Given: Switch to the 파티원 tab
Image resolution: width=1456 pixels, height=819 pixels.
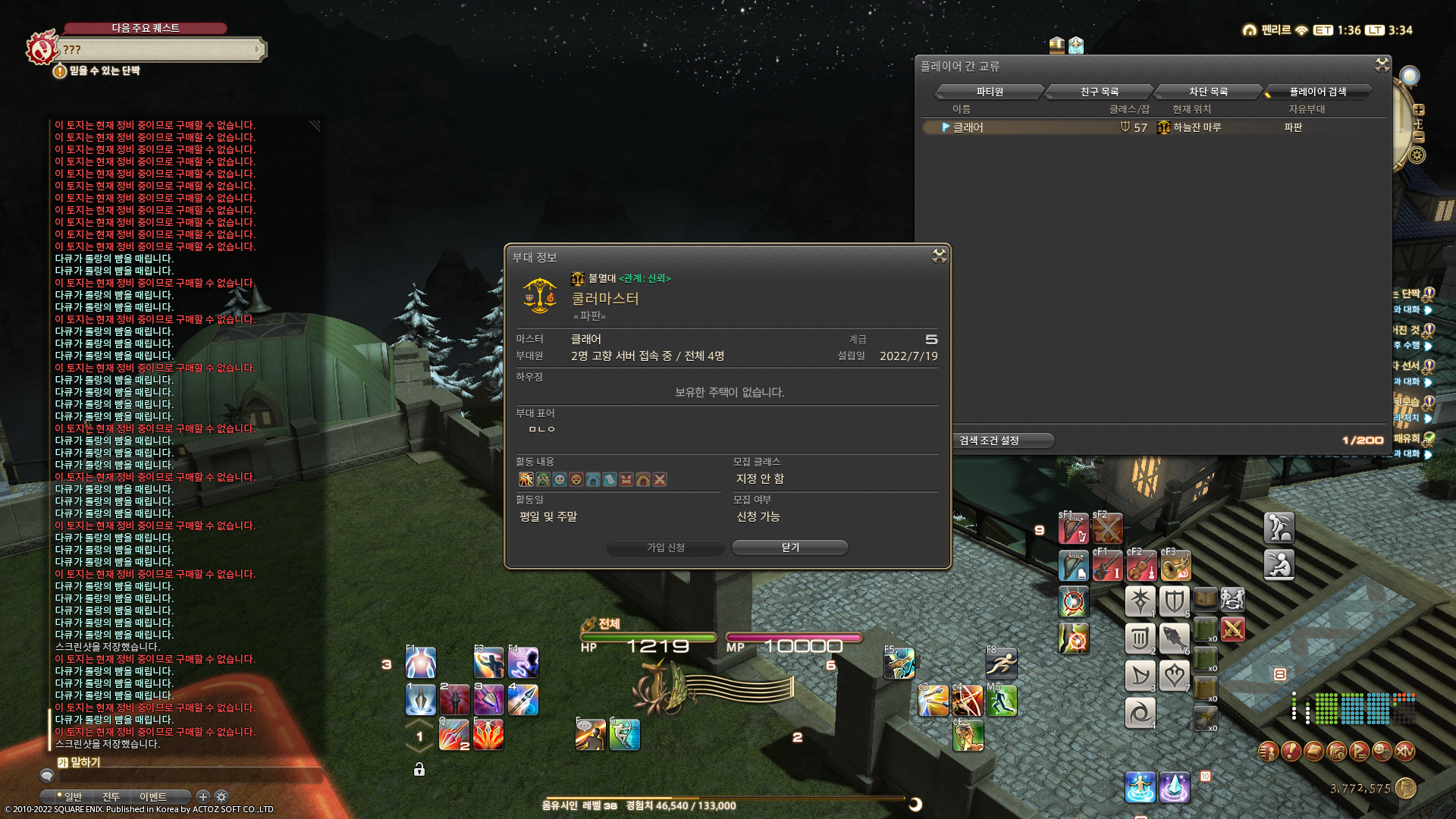Looking at the screenshot, I should tap(989, 92).
